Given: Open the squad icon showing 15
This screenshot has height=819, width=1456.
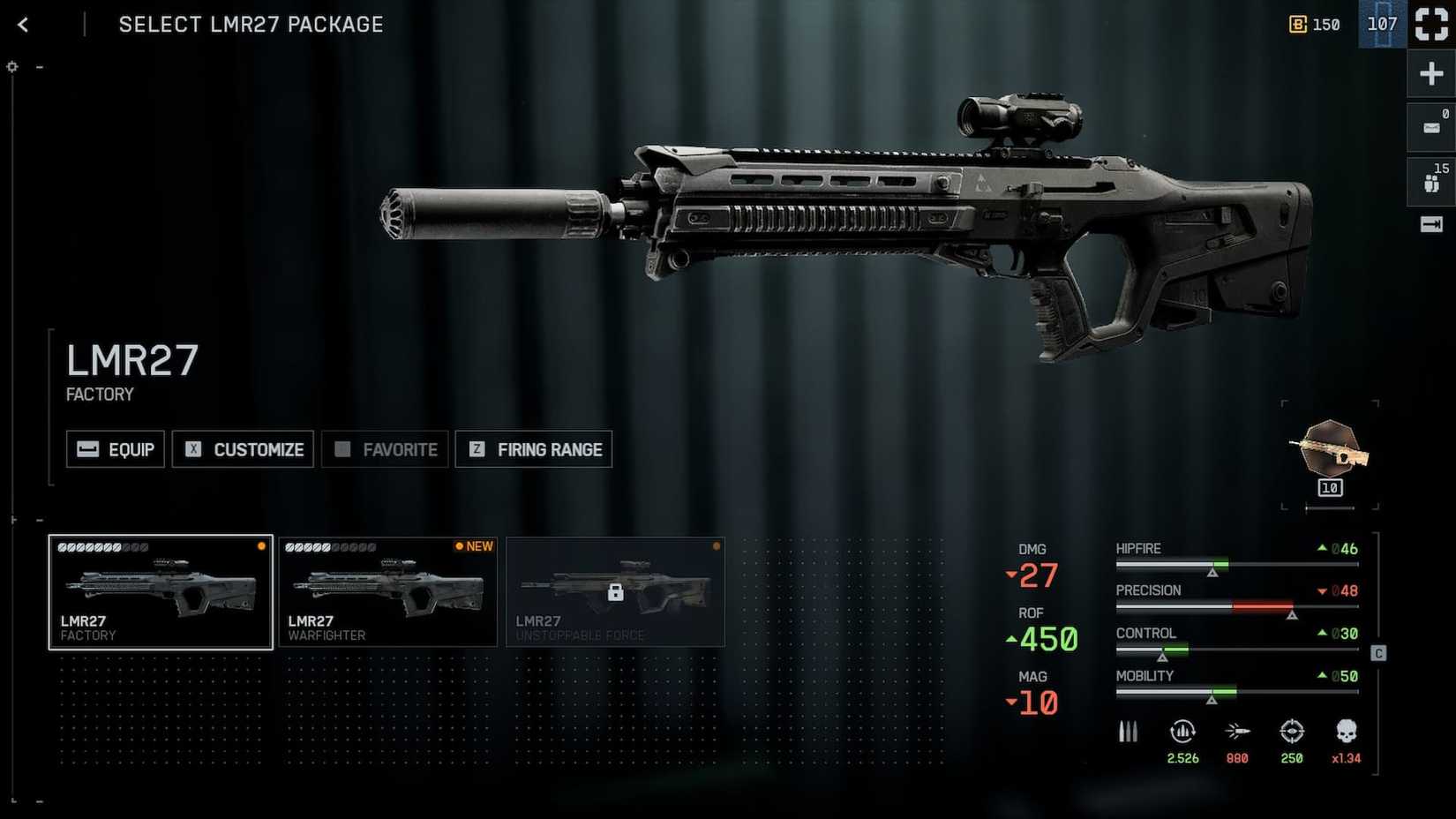Looking at the screenshot, I should pyautogui.click(x=1430, y=182).
